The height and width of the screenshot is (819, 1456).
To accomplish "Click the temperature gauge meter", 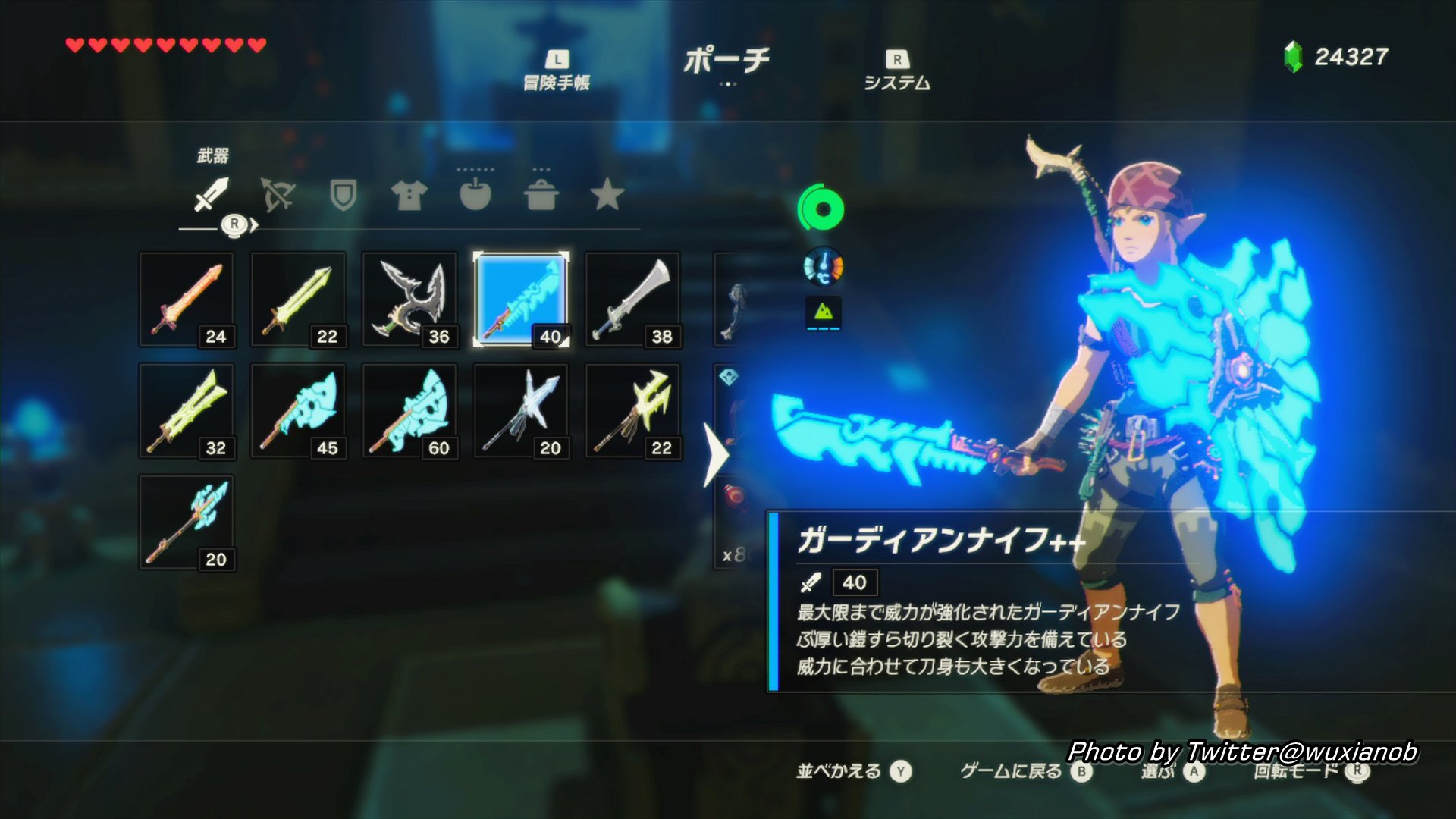I will pyautogui.click(x=824, y=267).
